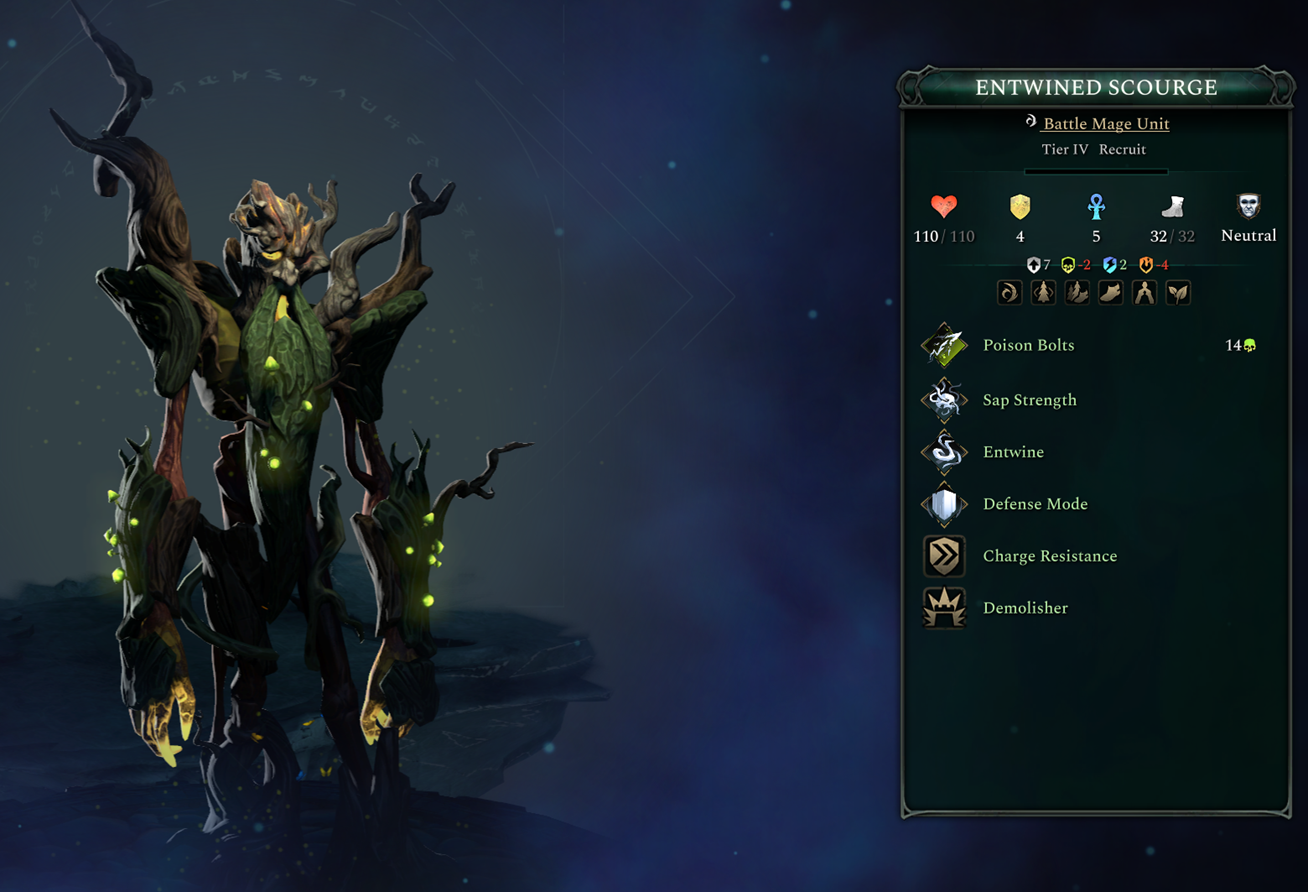The height and width of the screenshot is (892, 1308).
Task: Select the swirl battle mage trait icon
Action: pos(1010,292)
